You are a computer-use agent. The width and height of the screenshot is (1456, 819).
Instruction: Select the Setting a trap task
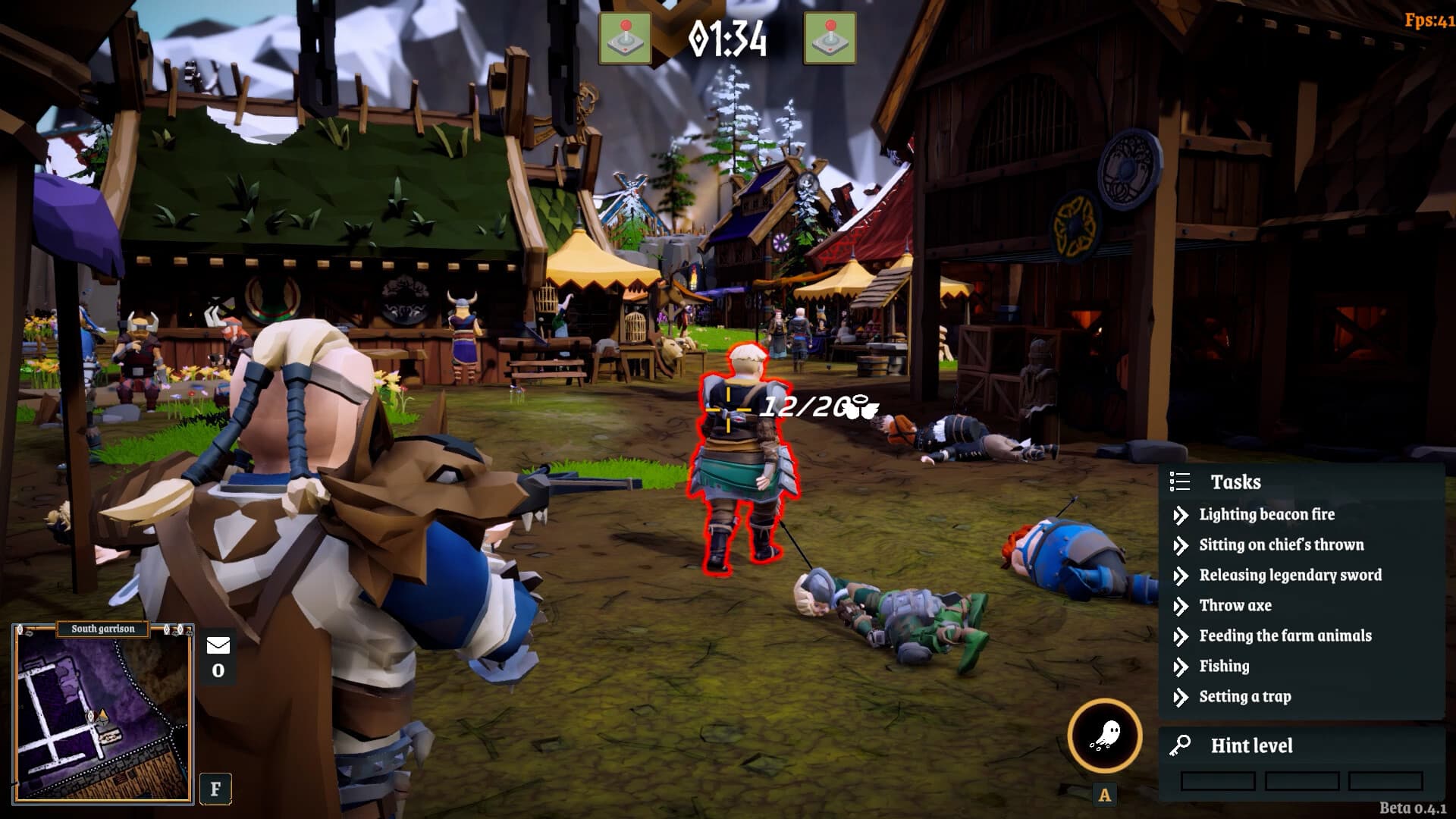click(1244, 697)
